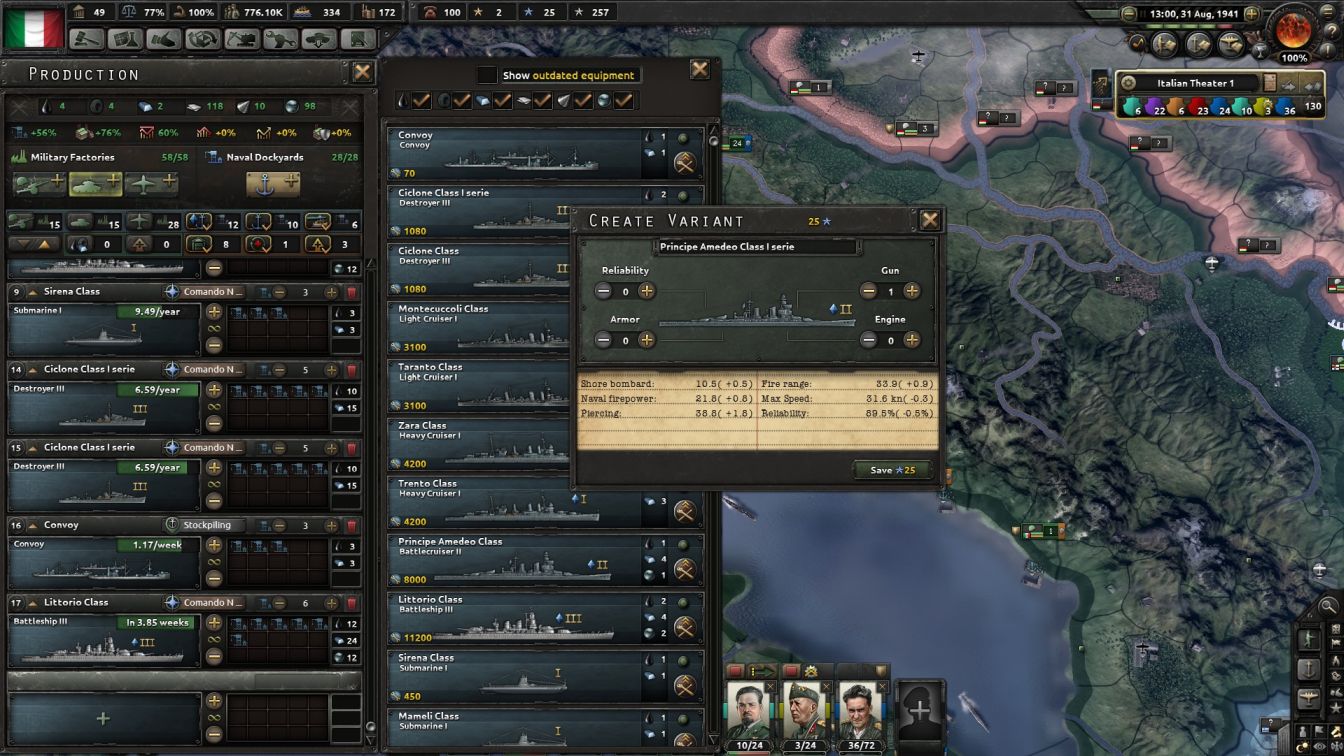Screen dimensions: 1344x756
Task: Select the infantry equipment production icon
Action: pyautogui.click(x=38, y=183)
